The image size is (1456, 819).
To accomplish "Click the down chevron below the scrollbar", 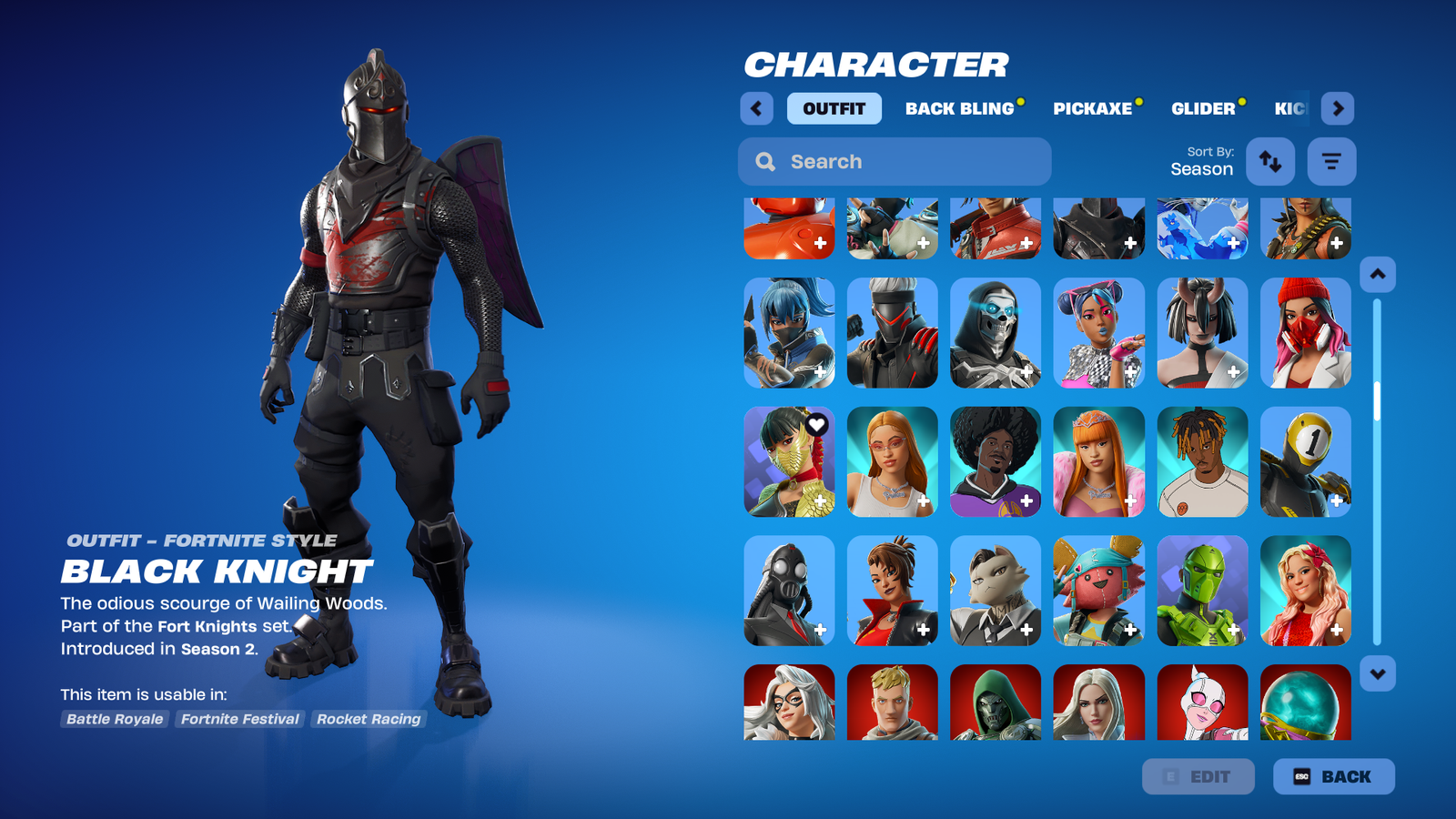I will [x=1377, y=672].
